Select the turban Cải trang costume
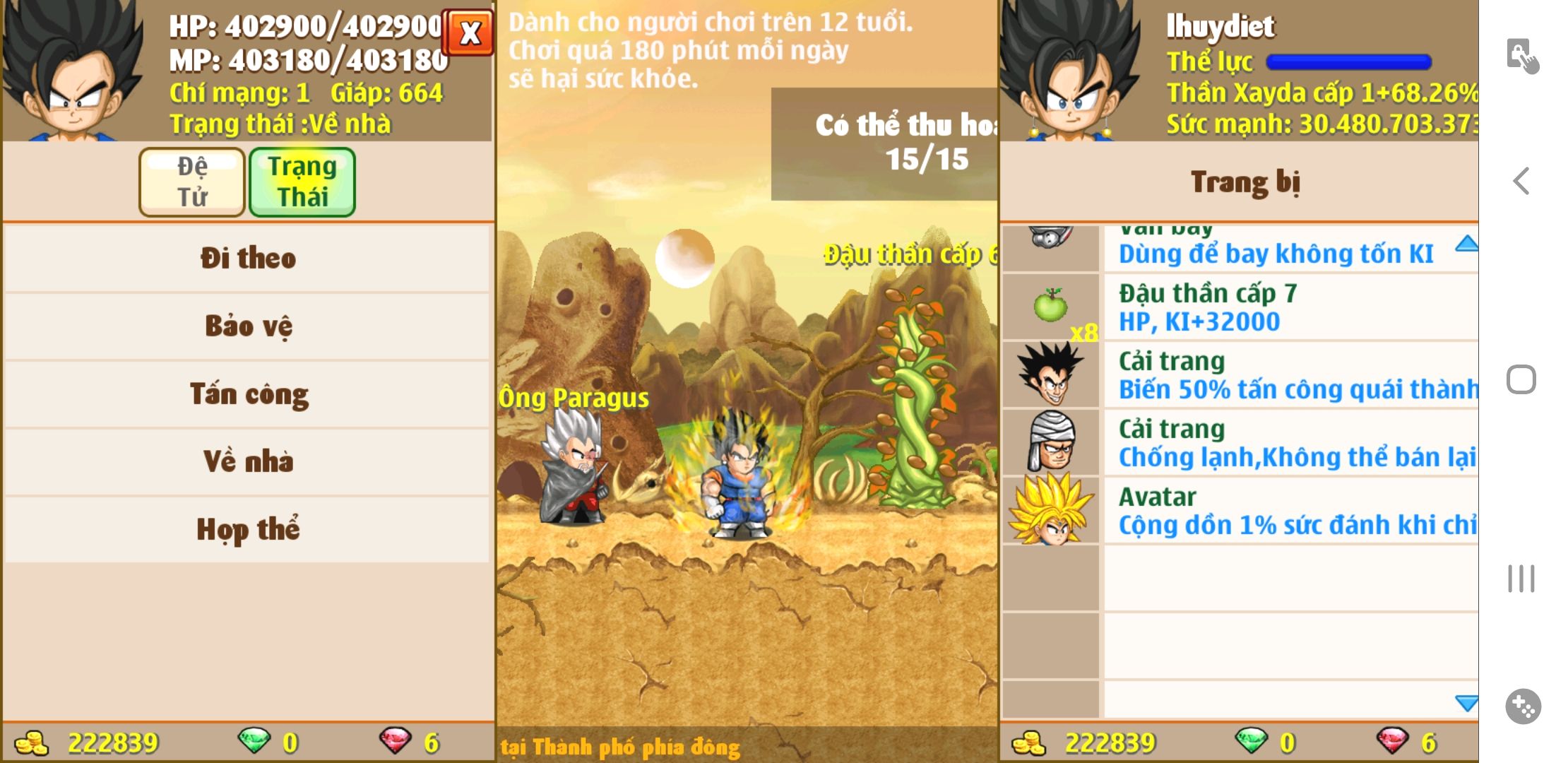 tap(1240, 443)
